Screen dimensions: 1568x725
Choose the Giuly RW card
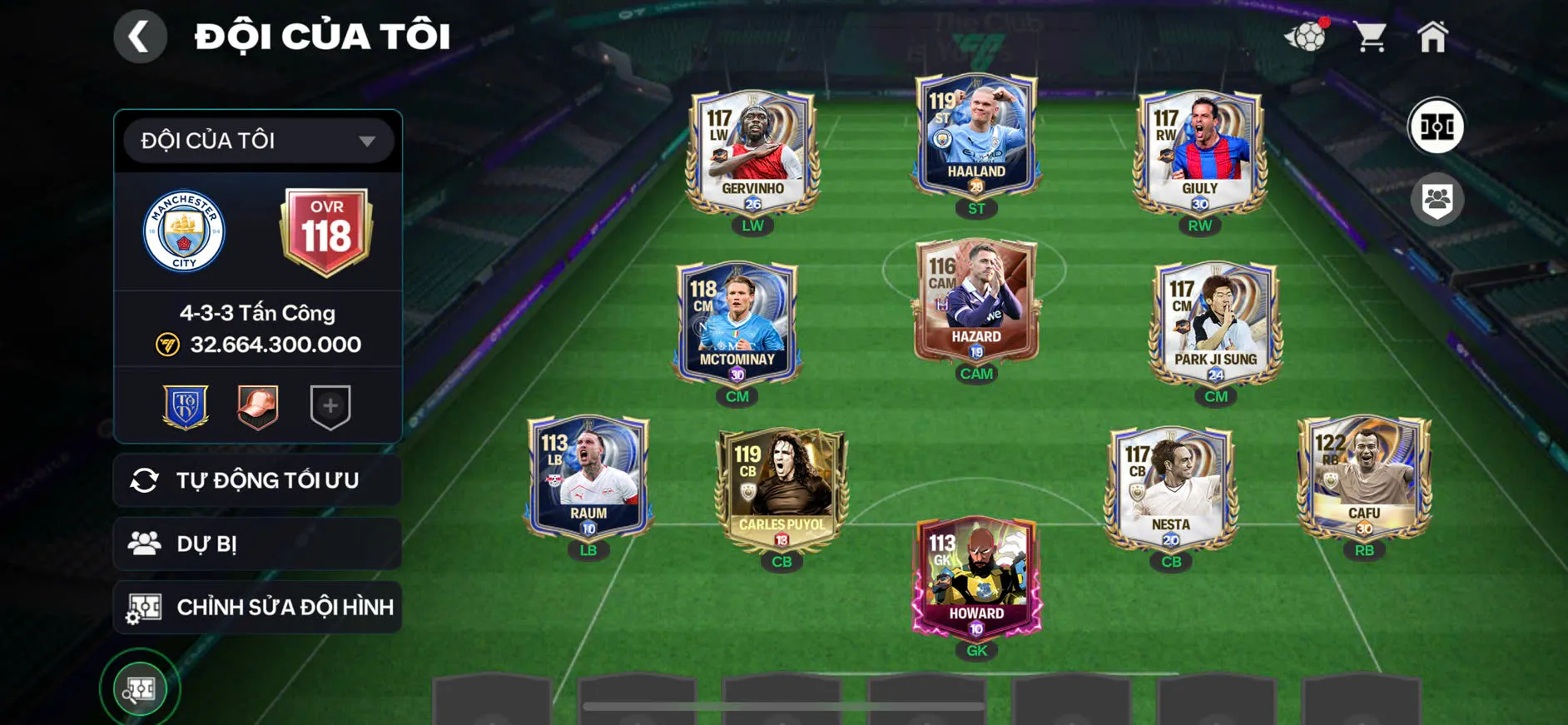tap(1199, 152)
